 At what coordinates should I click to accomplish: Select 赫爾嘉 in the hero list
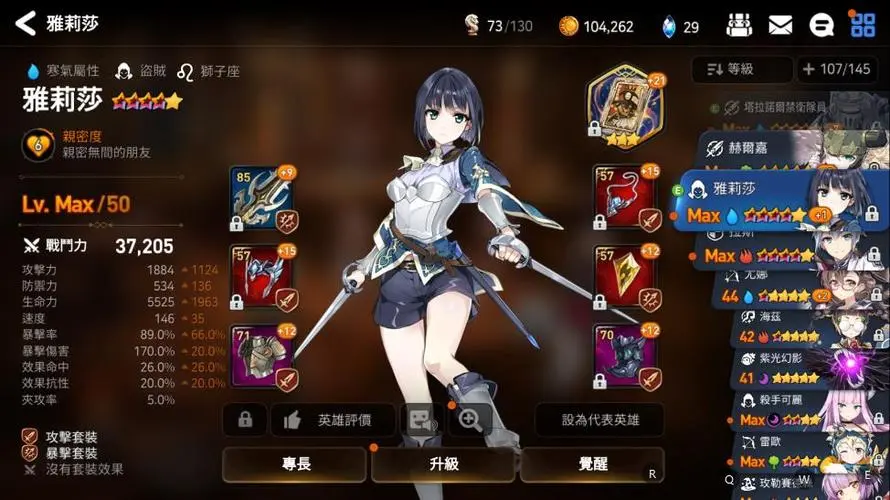click(x=760, y=148)
